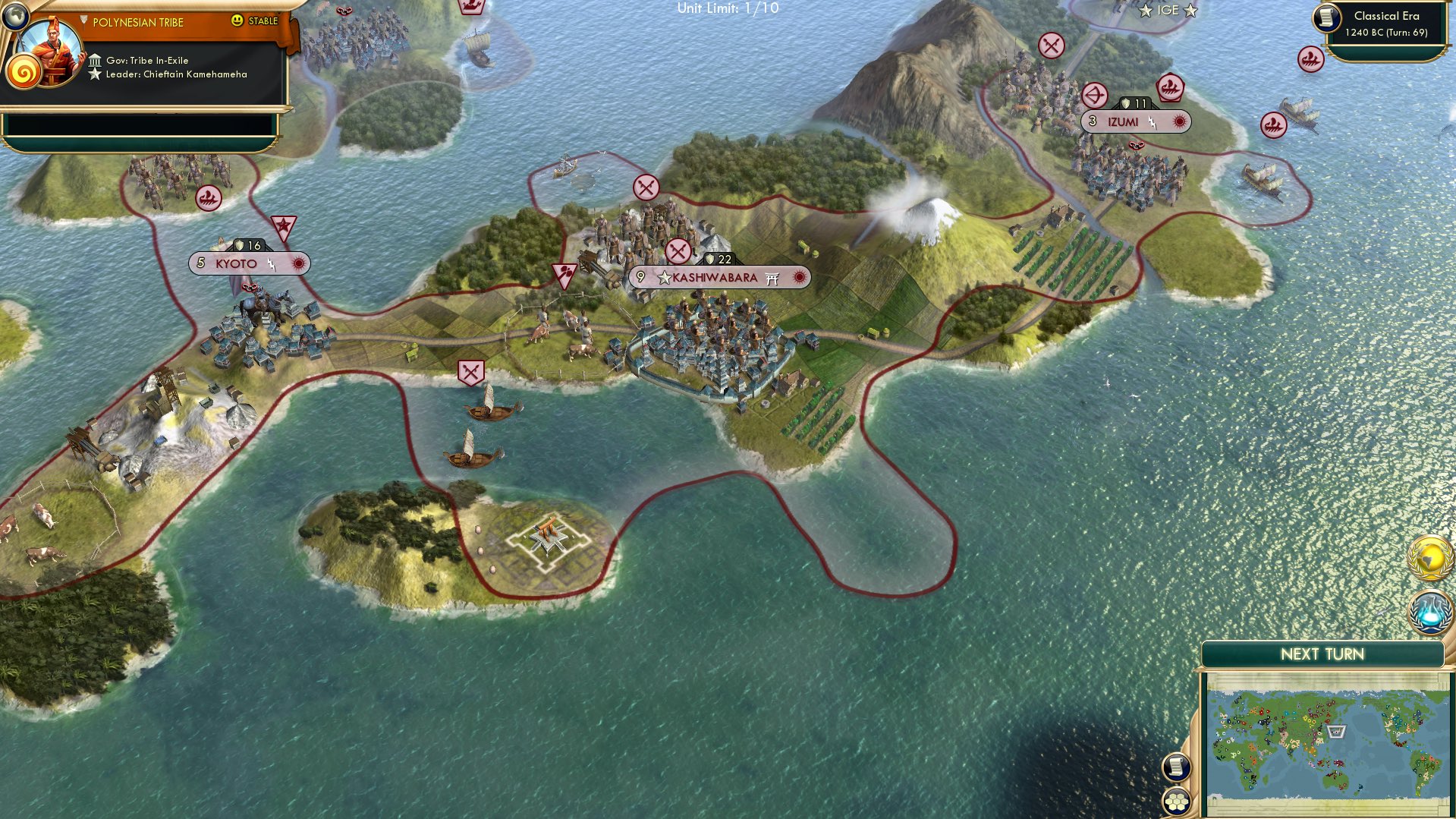
Task: Click a location on the world minimap
Action: pyautogui.click(x=1328, y=732)
